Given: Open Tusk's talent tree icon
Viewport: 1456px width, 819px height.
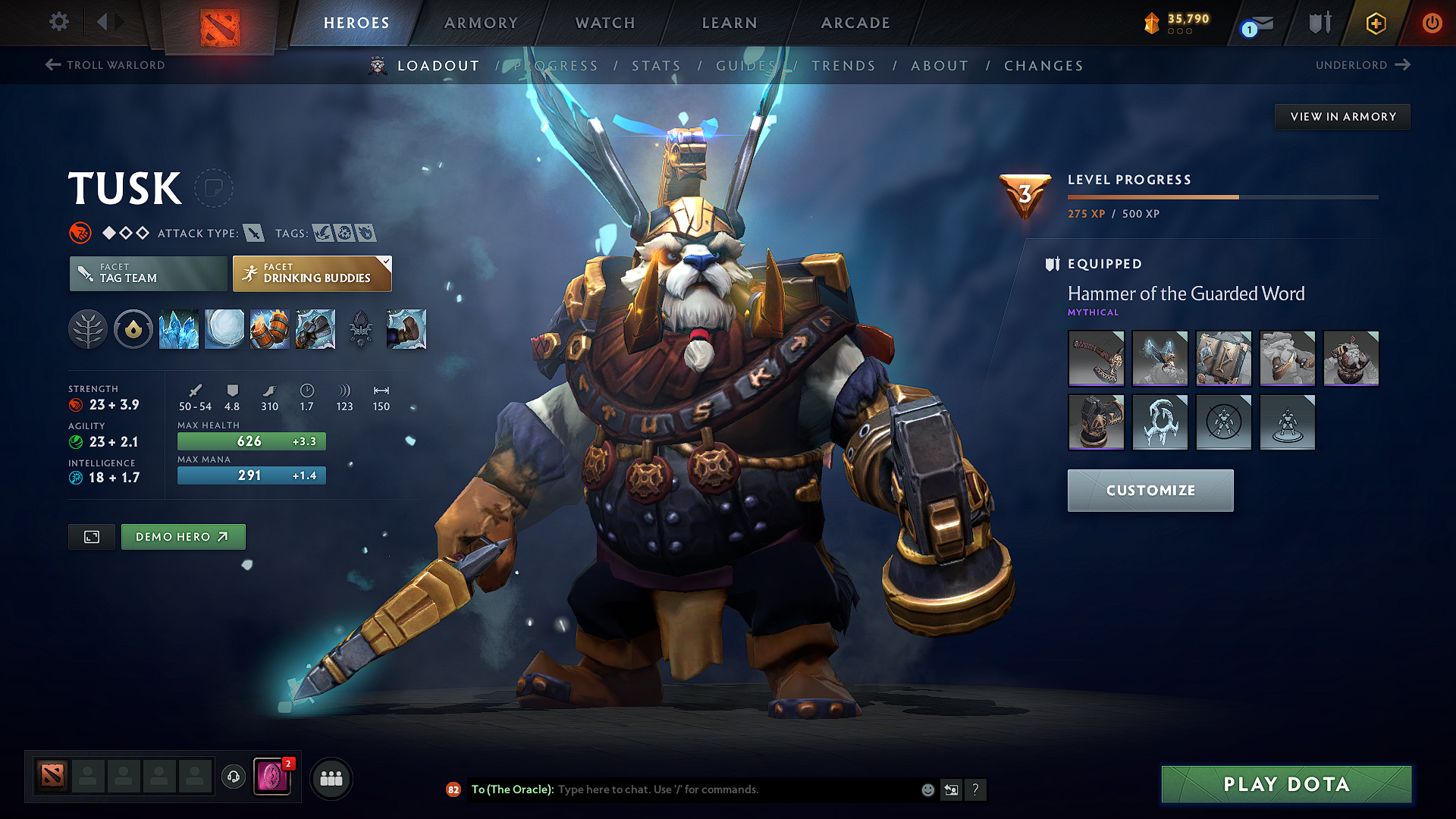Looking at the screenshot, I should pos(88,329).
